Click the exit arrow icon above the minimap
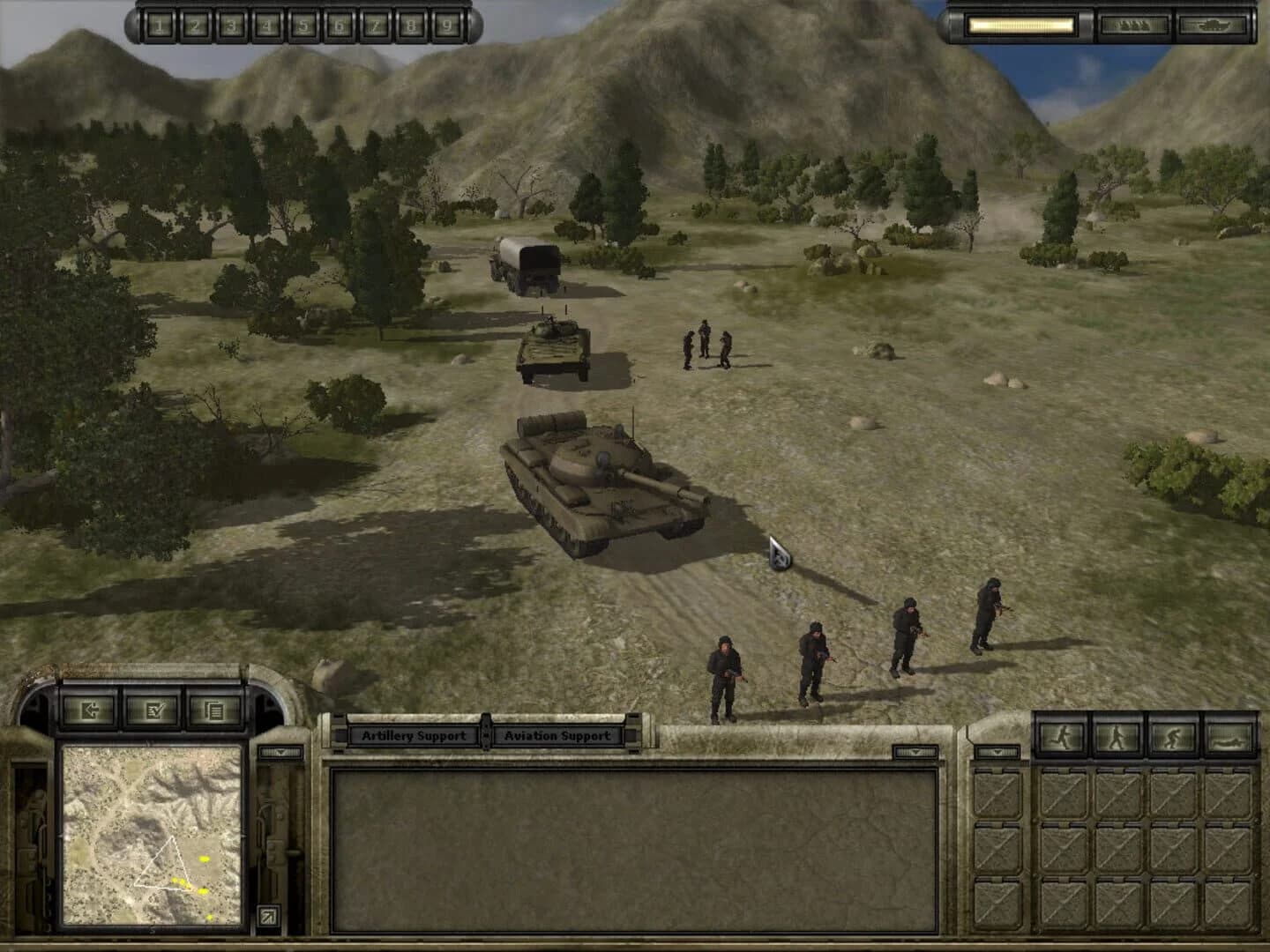The height and width of the screenshot is (952, 1270). coord(91,710)
